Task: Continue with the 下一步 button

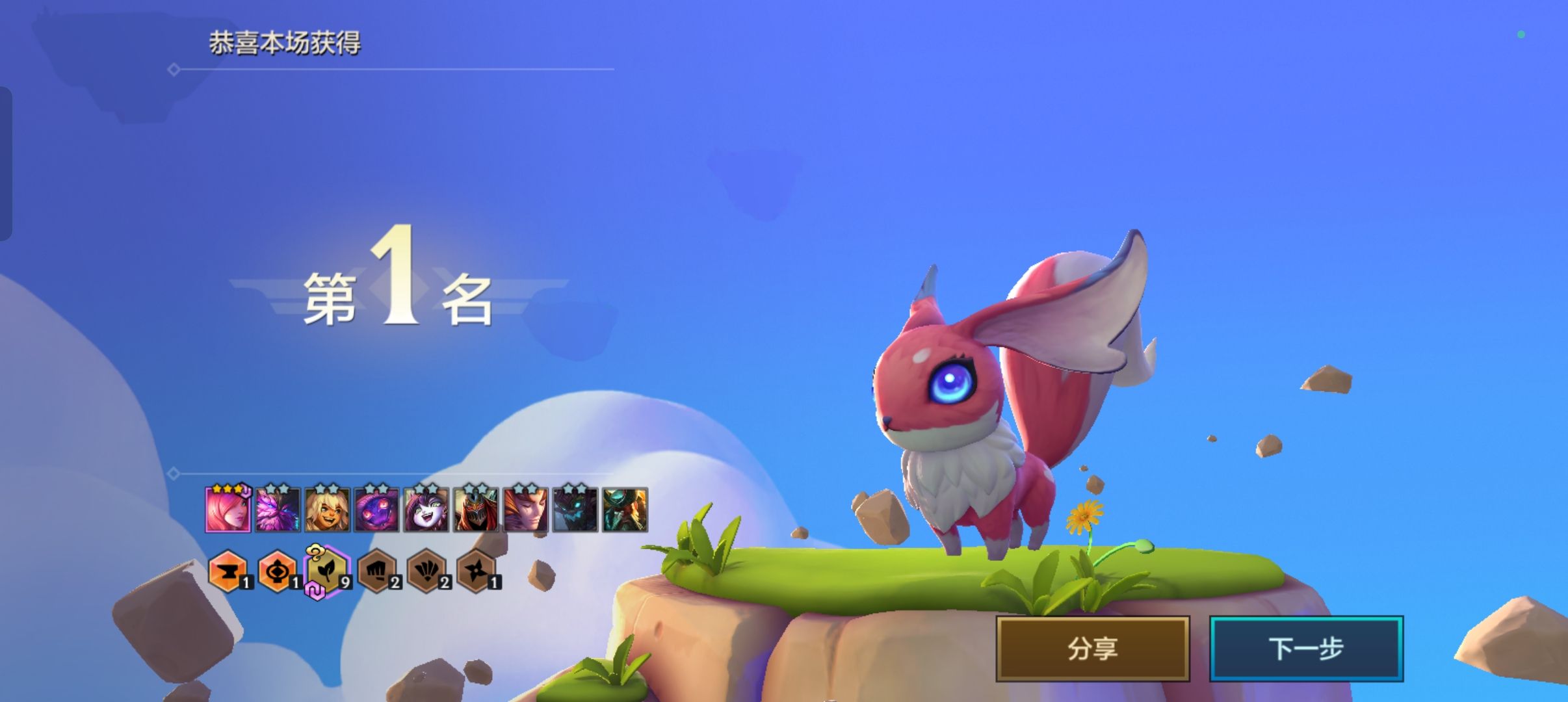Action: (x=1305, y=648)
